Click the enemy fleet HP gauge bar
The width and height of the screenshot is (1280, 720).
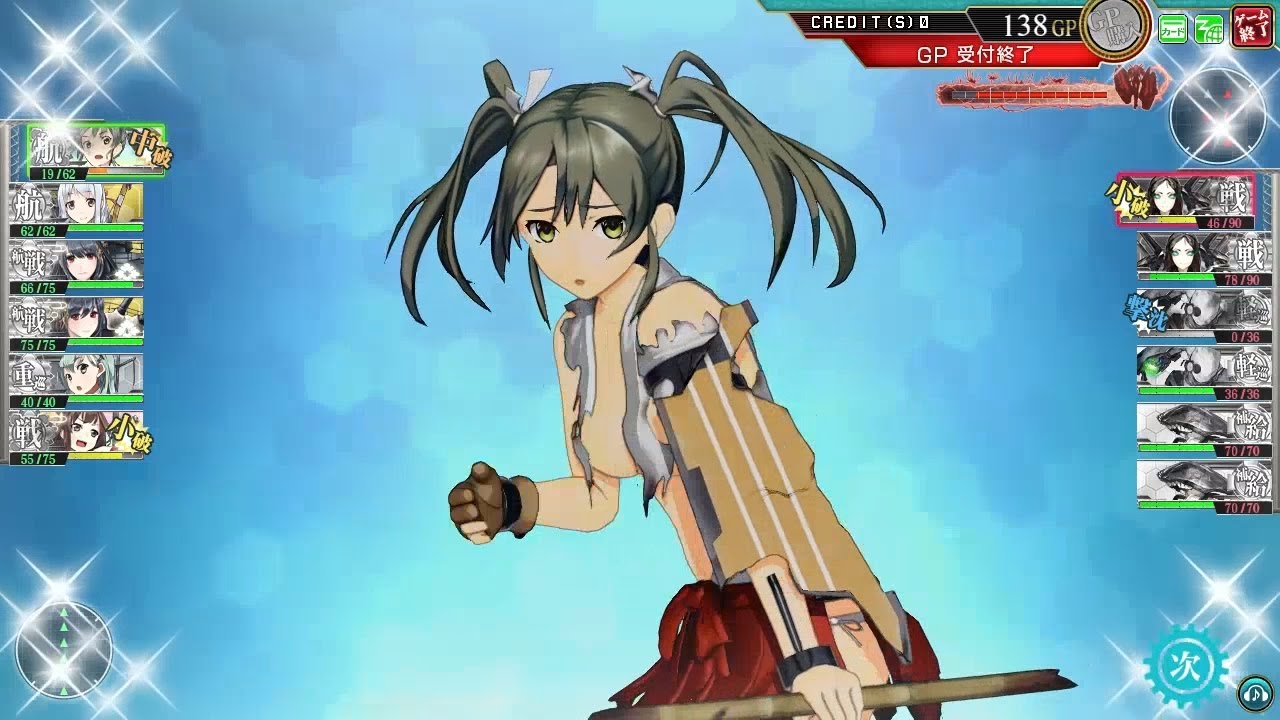[1030, 92]
